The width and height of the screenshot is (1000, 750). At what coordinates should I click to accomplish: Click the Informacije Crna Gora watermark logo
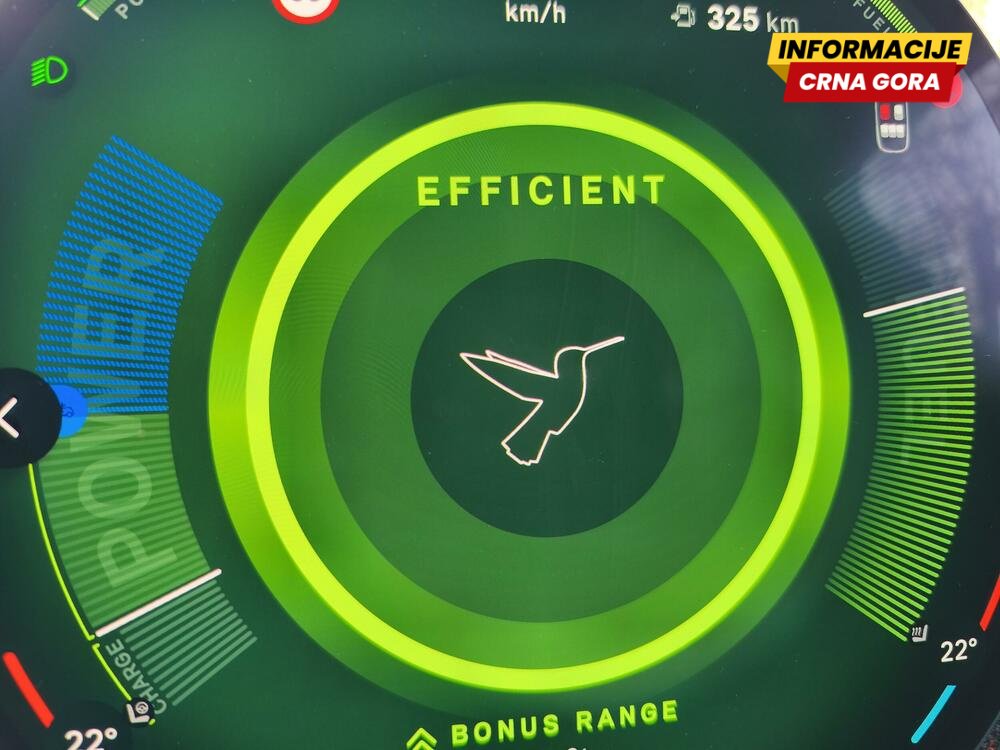click(x=866, y=66)
